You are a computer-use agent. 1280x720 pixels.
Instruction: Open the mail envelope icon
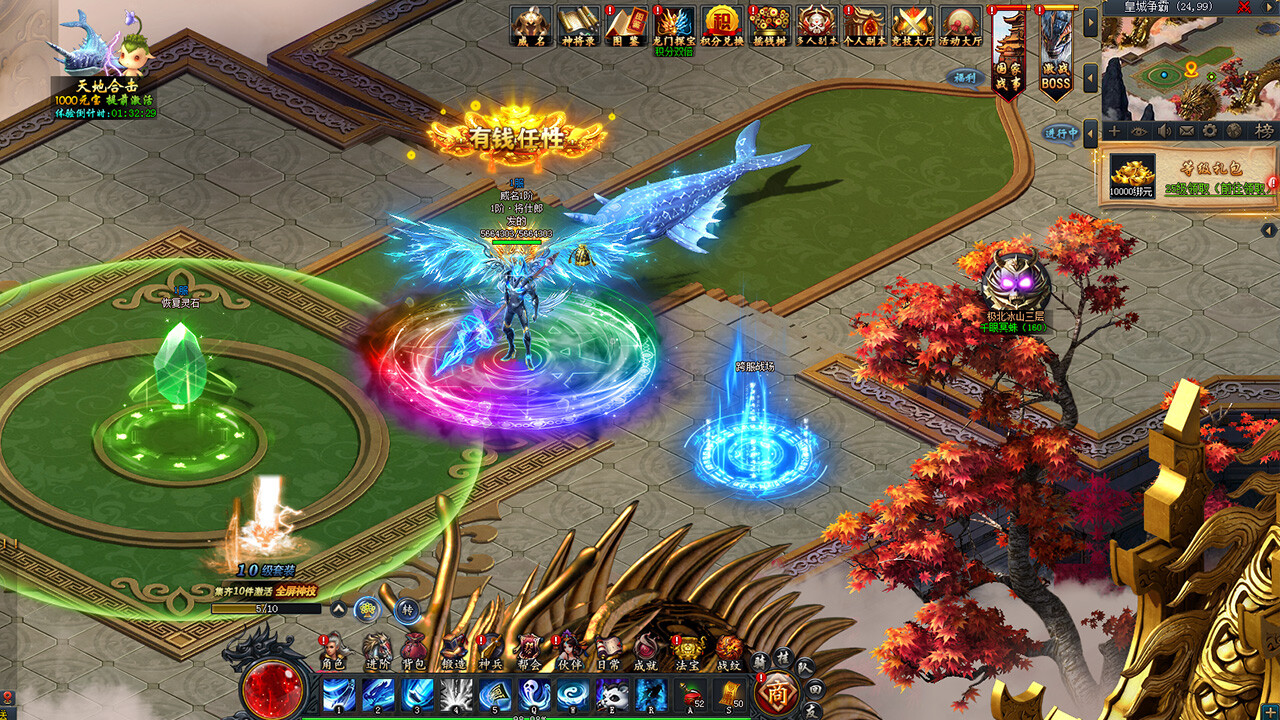[x=1187, y=131]
